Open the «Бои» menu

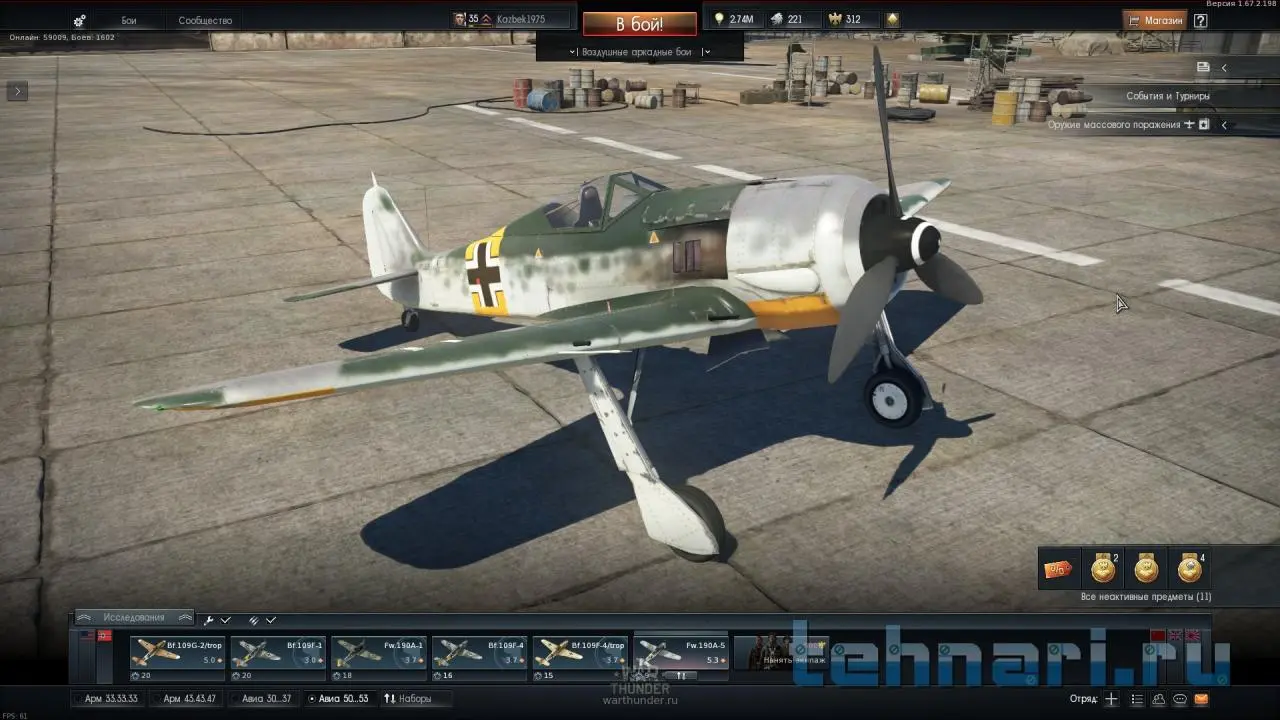tap(129, 21)
